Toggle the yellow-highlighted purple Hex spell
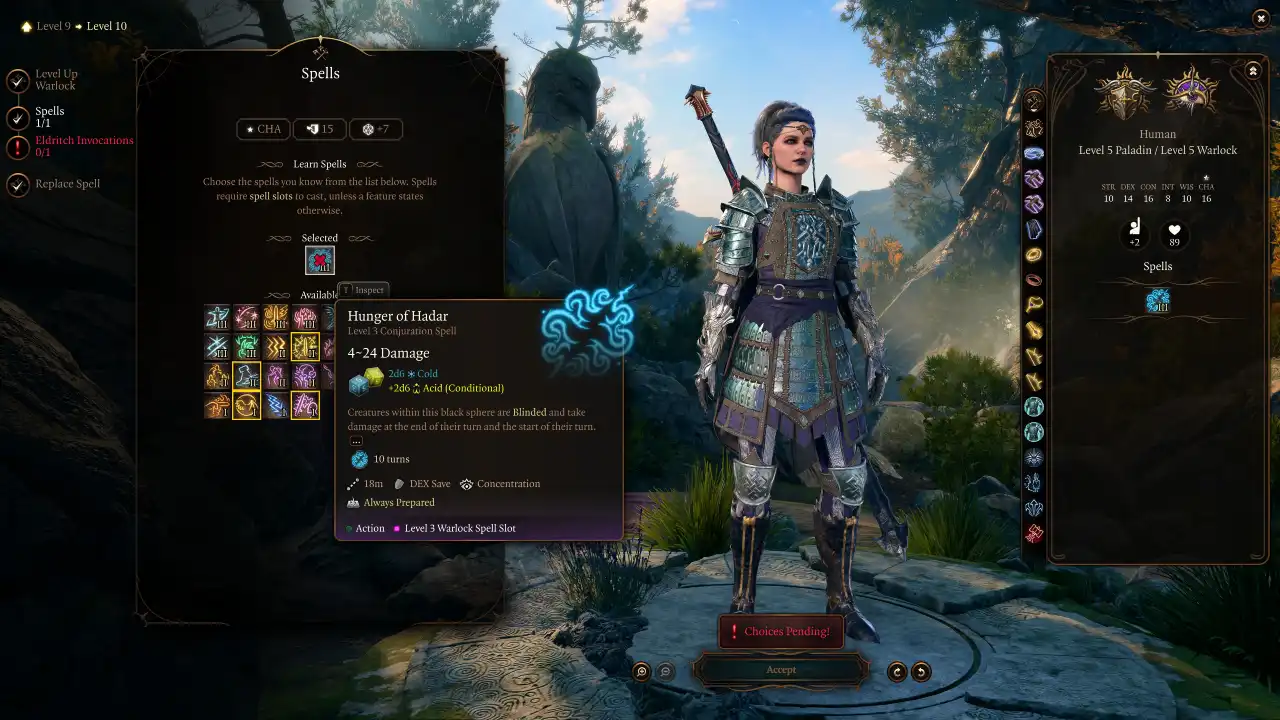Screen dimensions: 1280x720 [306, 404]
